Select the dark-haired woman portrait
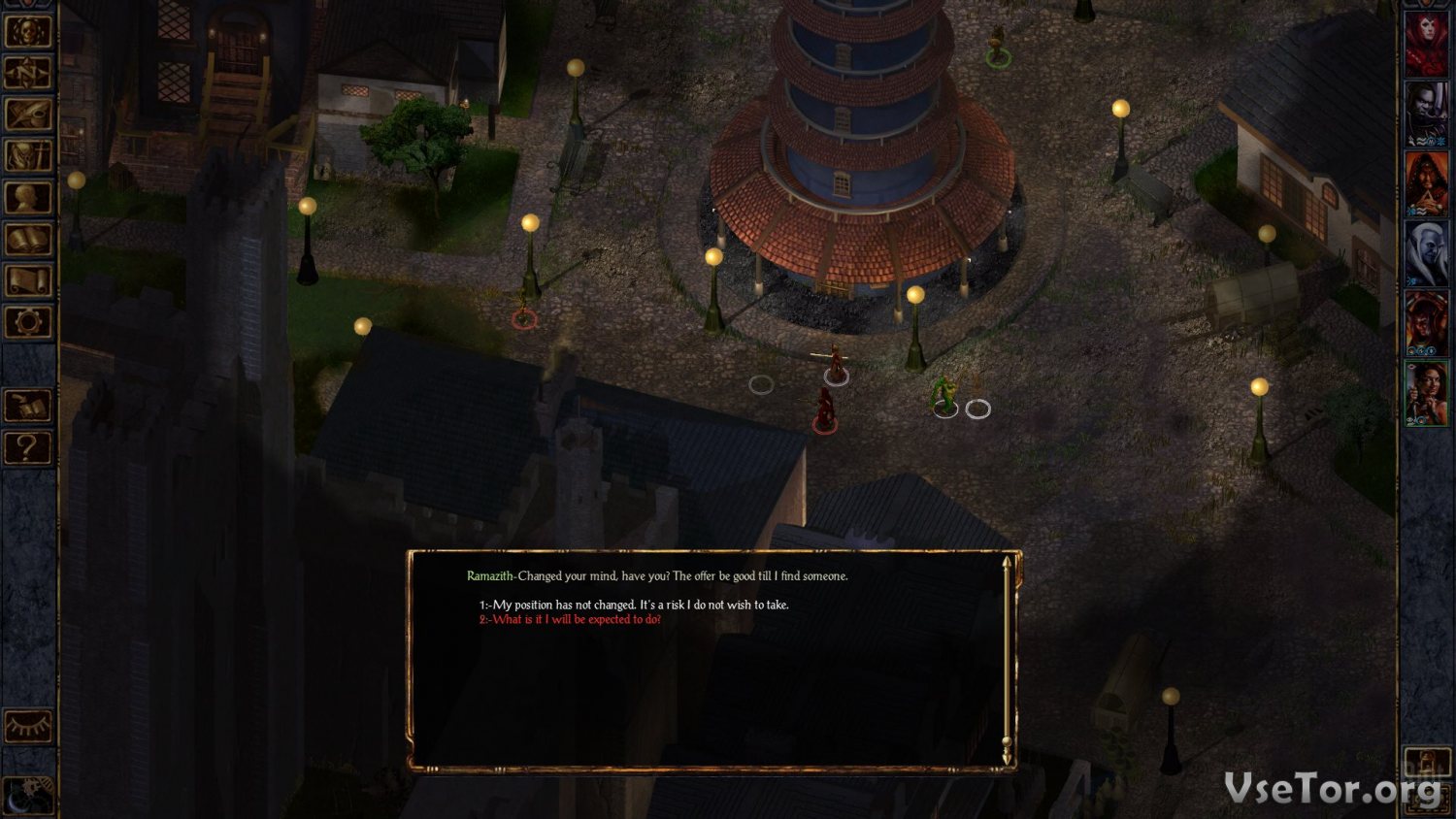The width and height of the screenshot is (1456, 819). click(x=1426, y=392)
